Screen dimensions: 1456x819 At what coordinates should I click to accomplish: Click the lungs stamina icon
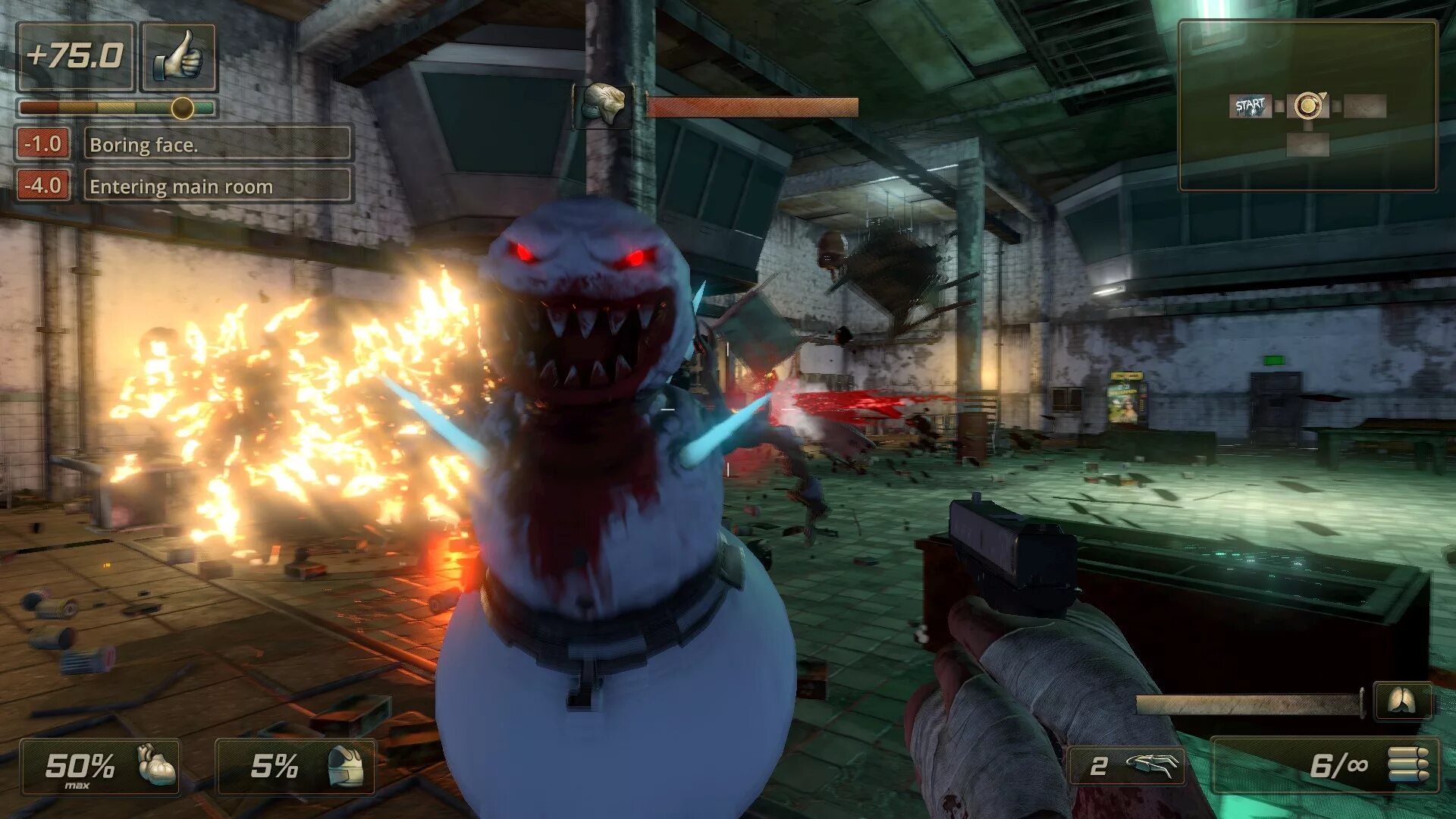click(1402, 702)
